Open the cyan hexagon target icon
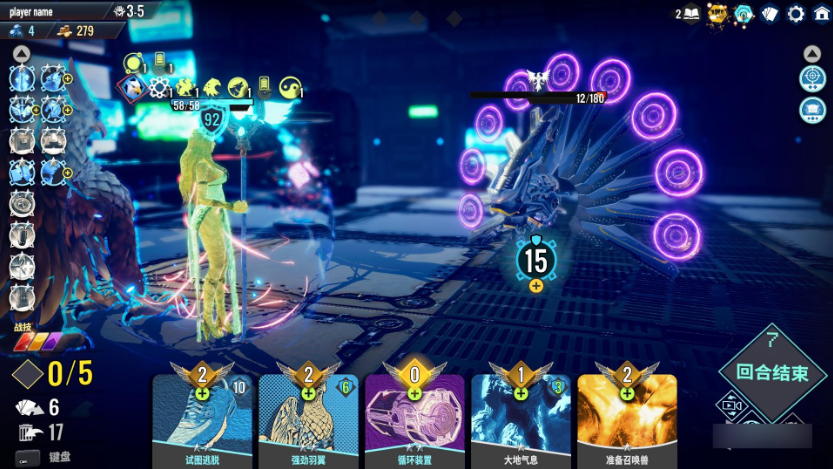This screenshot has height=469, width=833. [743, 13]
